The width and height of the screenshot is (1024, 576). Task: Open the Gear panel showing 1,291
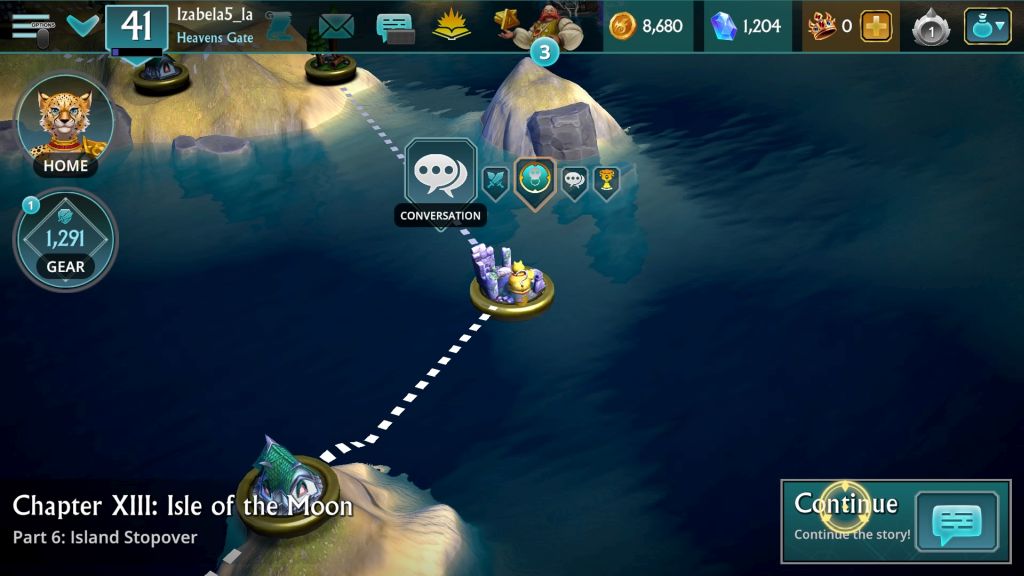point(65,239)
